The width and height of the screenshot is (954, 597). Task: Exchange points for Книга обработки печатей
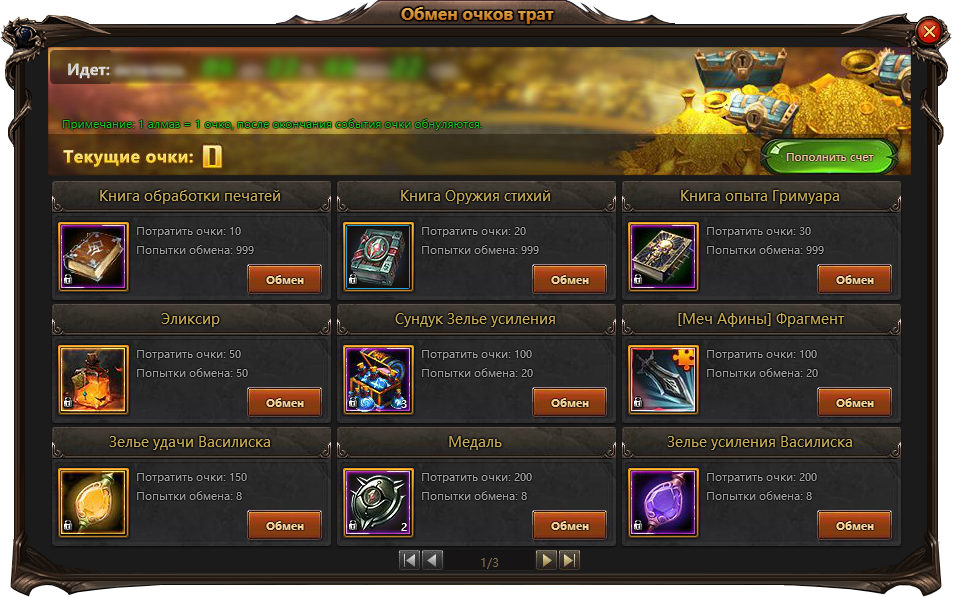(284, 279)
